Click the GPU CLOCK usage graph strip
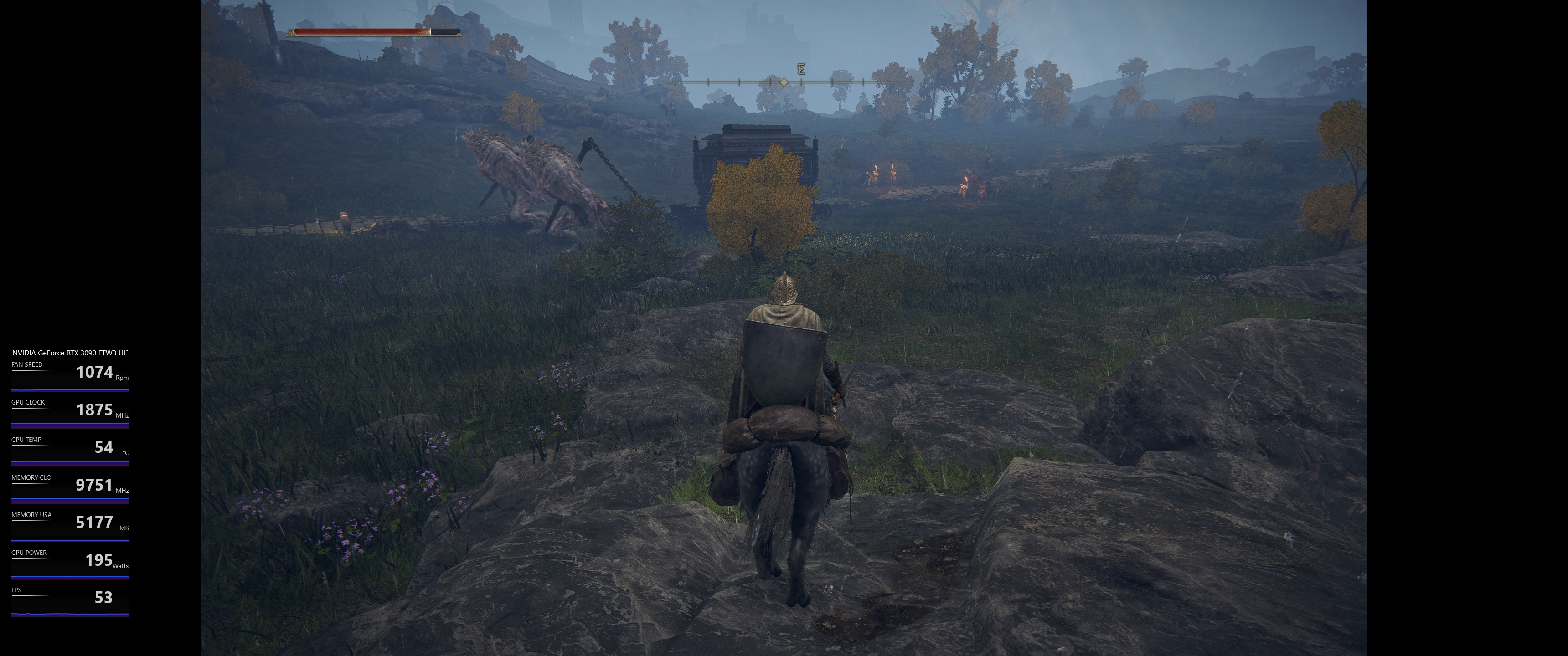 coord(69,426)
